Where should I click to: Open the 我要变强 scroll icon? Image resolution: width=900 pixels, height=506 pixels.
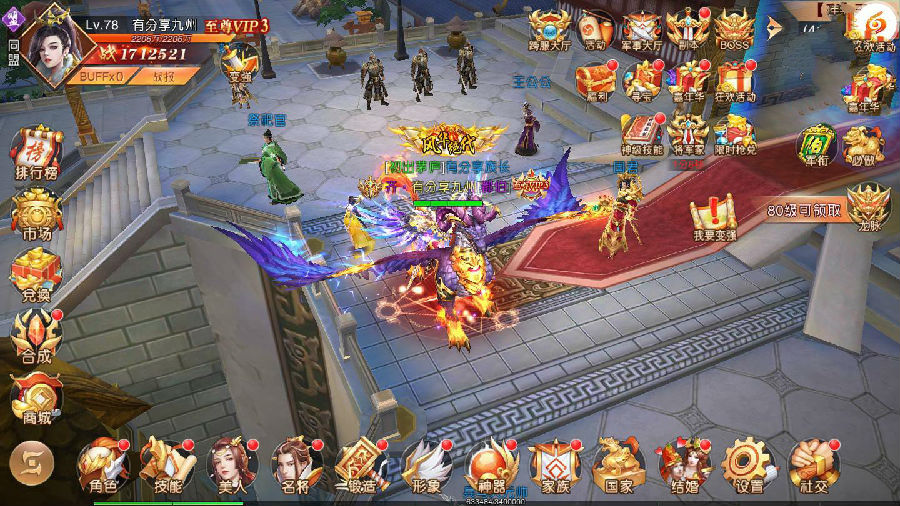point(713,214)
